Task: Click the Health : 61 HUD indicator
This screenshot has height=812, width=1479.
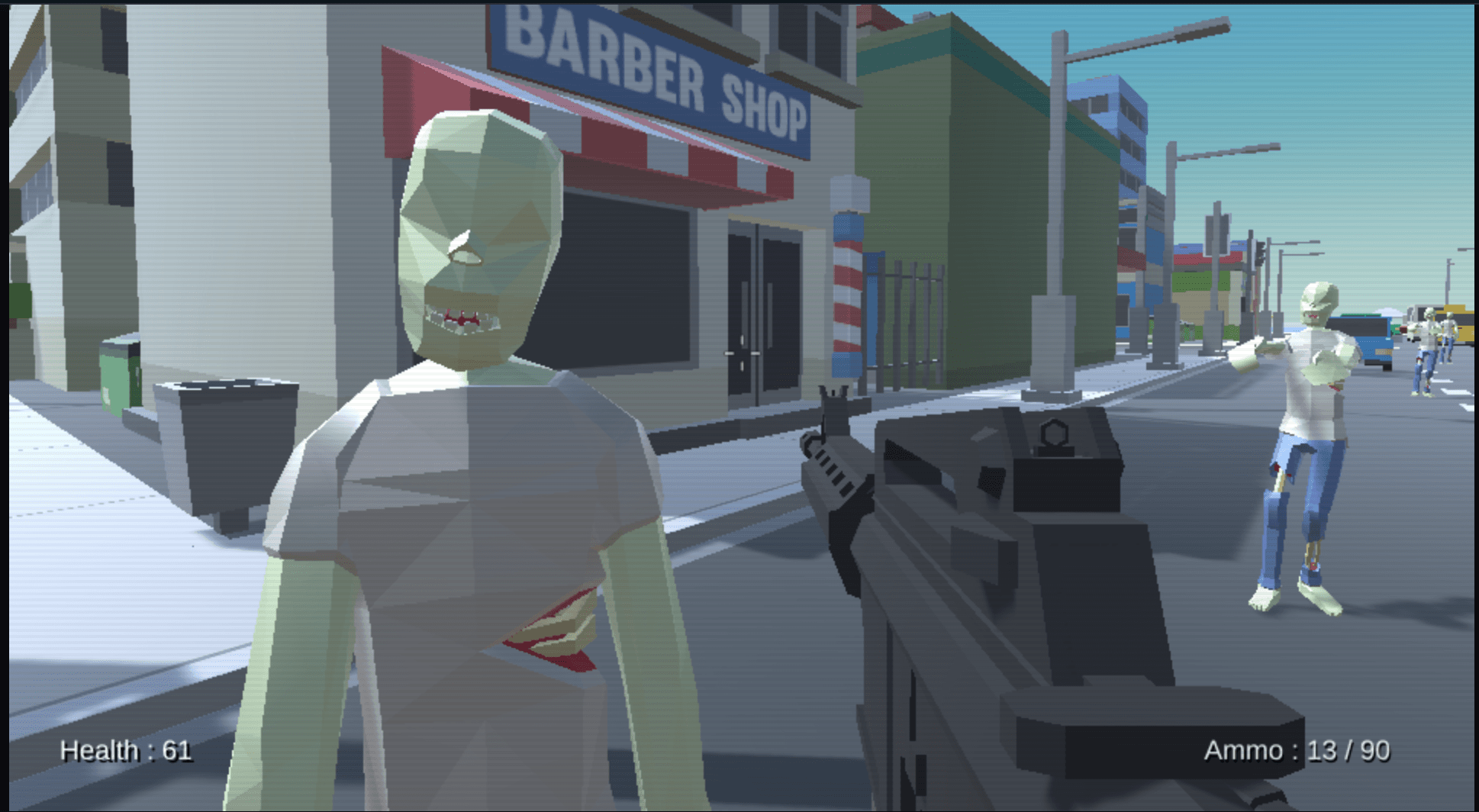Action: (x=127, y=751)
